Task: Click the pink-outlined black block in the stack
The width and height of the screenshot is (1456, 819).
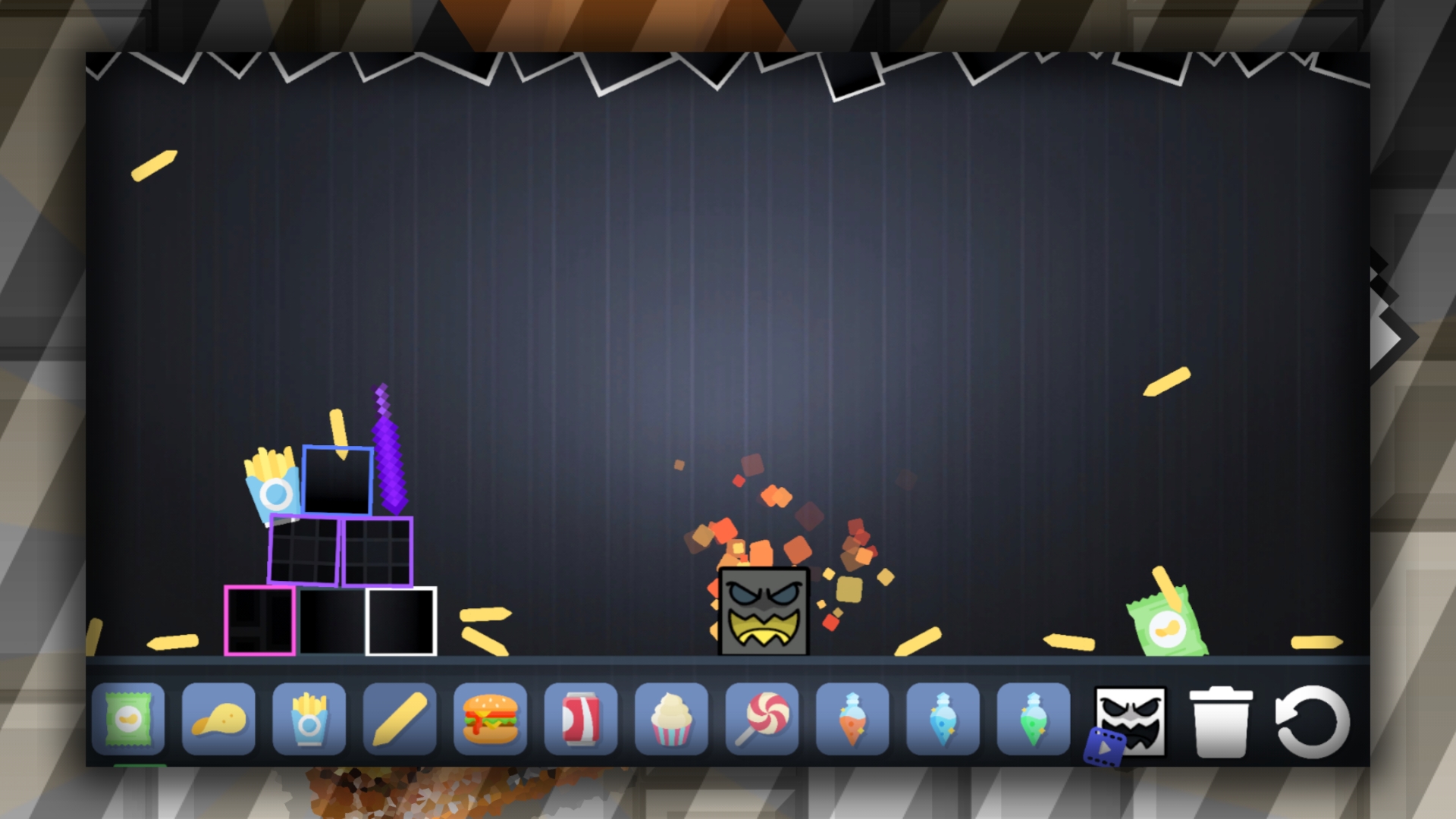Action: (x=260, y=620)
